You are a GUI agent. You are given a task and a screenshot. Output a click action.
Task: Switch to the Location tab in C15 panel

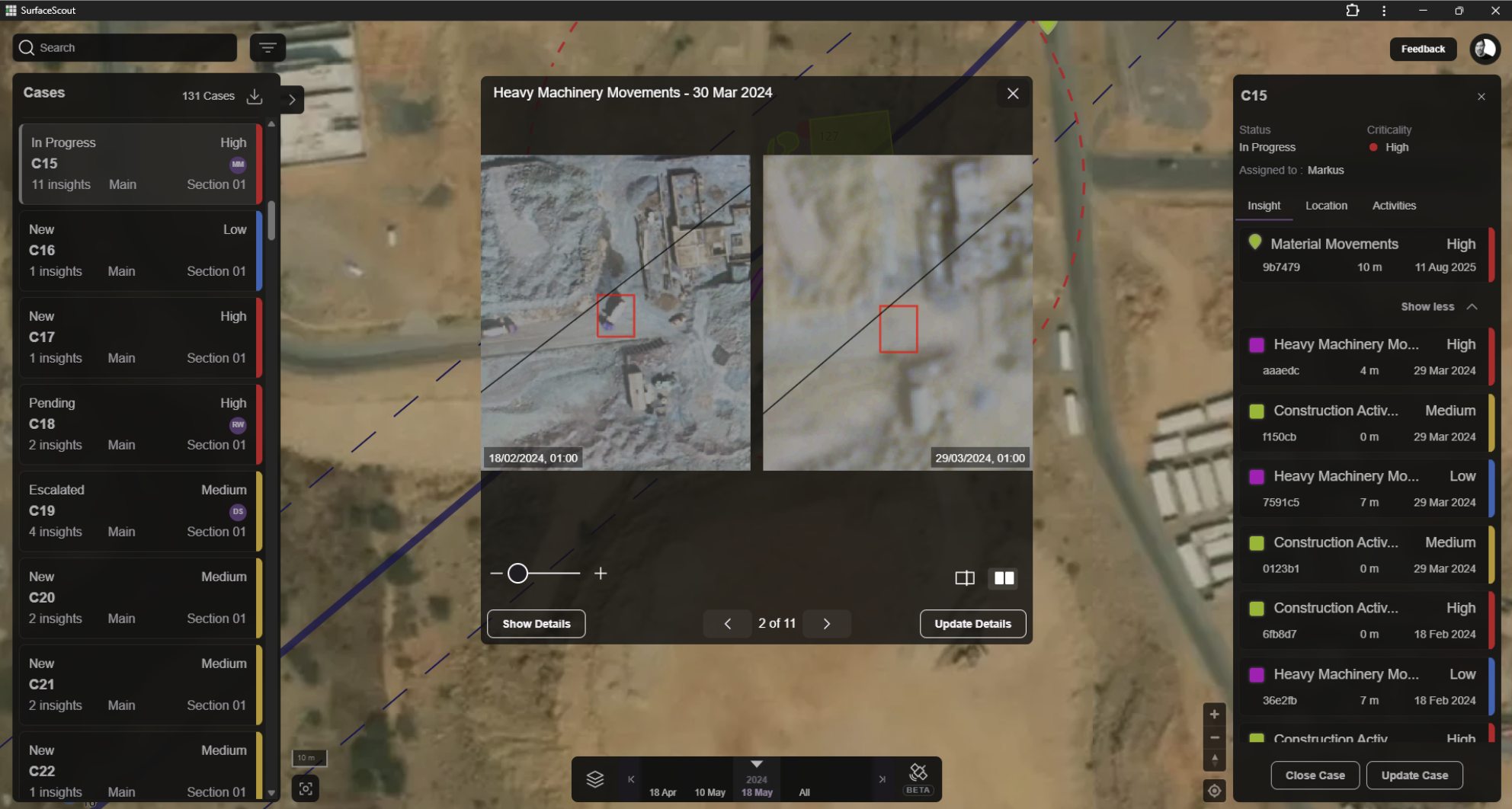point(1326,206)
